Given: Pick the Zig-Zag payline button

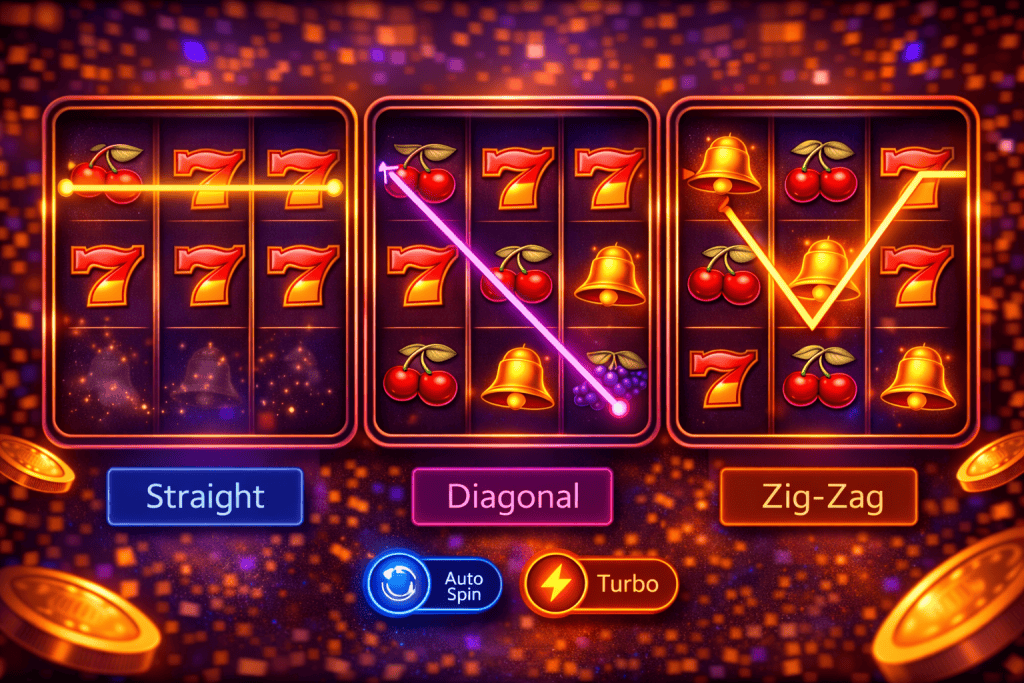Looking at the screenshot, I should coord(818,497).
